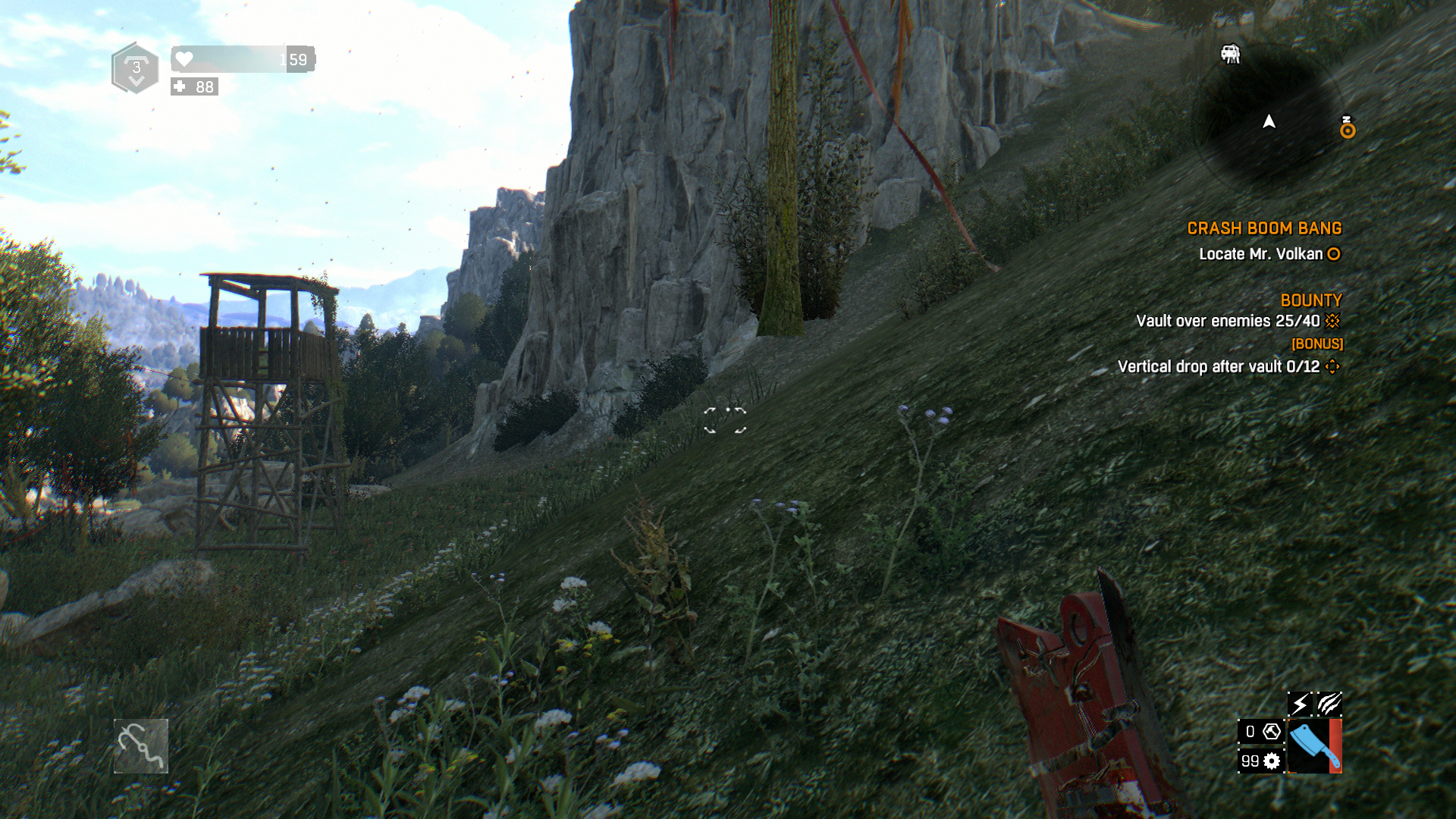Click the buggy vehicle marker on minimap
The width and height of the screenshot is (1456, 819).
coord(1230,54)
